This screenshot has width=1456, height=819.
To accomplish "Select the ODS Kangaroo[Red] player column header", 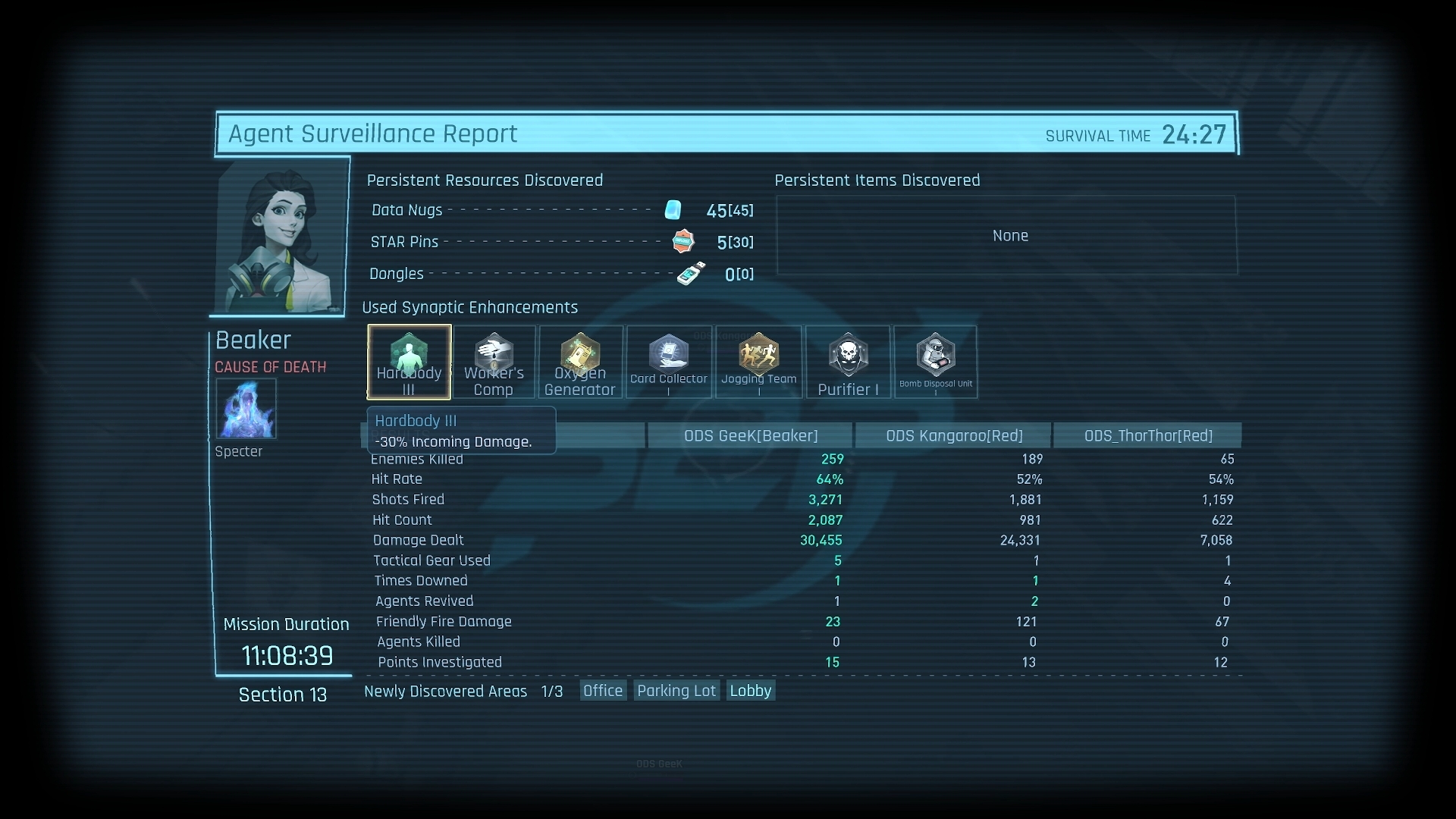I will (x=954, y=436).
